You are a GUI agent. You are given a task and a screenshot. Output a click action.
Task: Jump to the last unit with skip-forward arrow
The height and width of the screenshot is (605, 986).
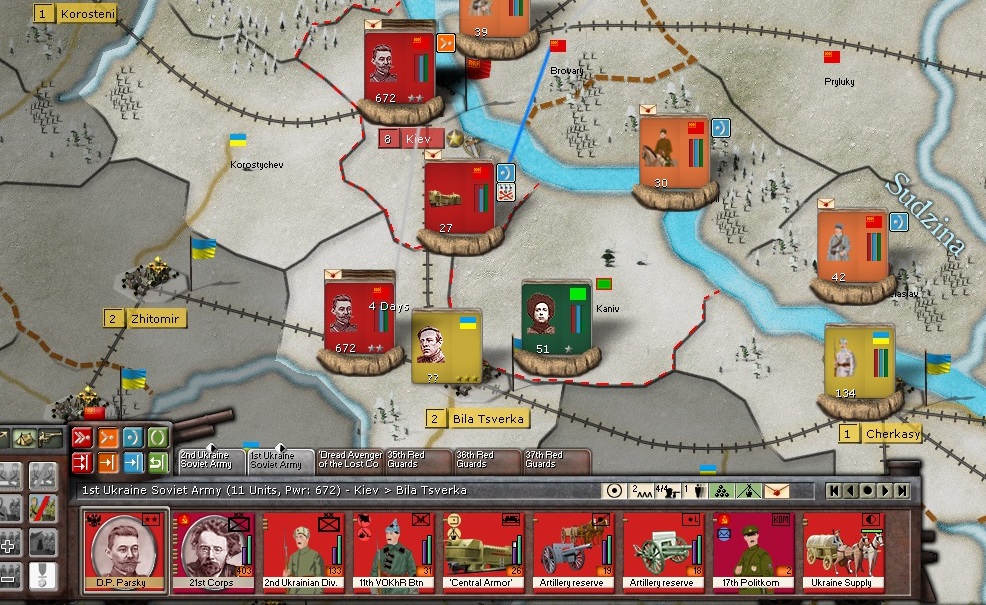click(902, 490)
